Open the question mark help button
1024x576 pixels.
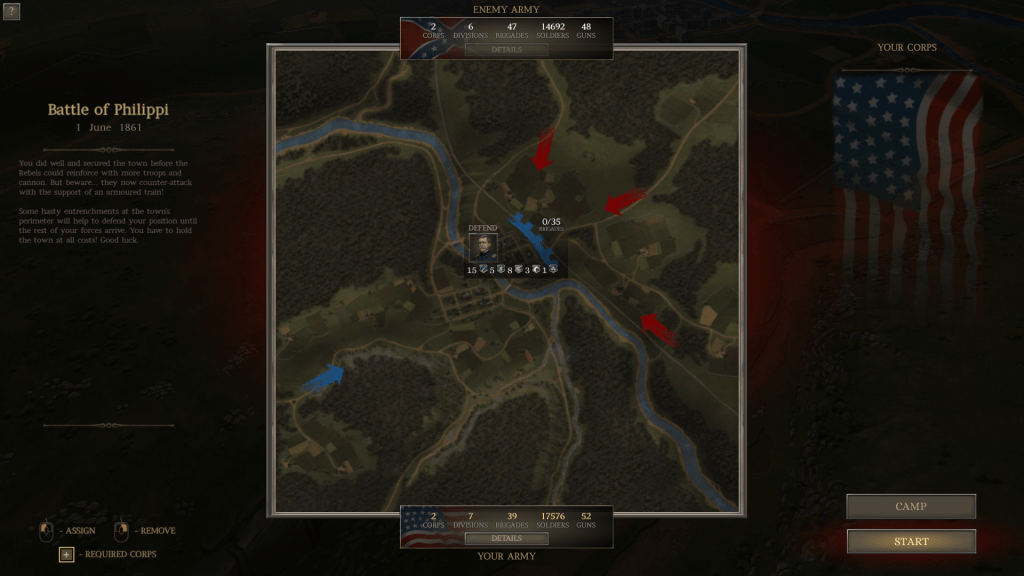[12, 12]
